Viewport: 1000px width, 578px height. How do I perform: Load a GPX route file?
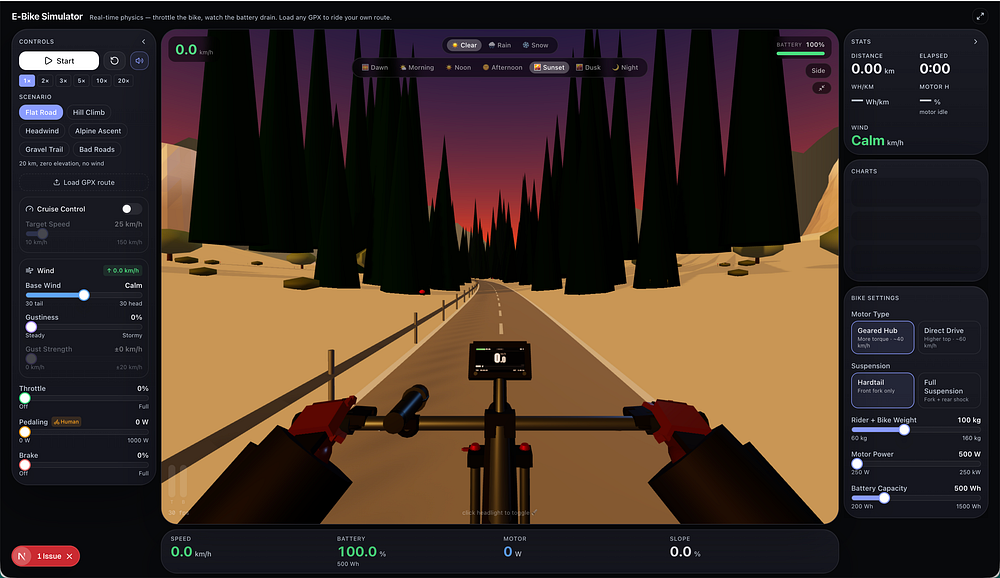(83, 182)
